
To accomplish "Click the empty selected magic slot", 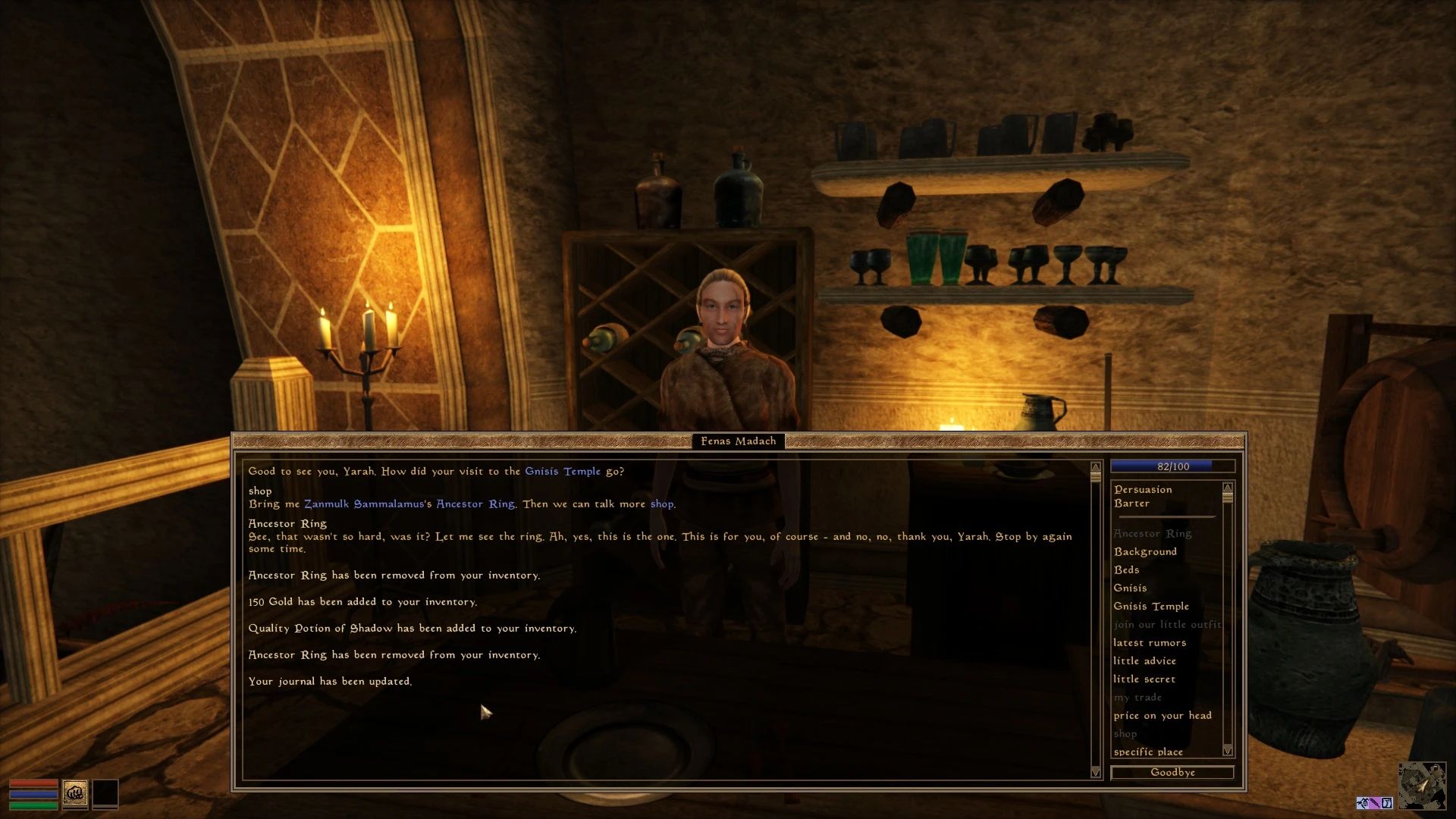I will tap(105, 793).
